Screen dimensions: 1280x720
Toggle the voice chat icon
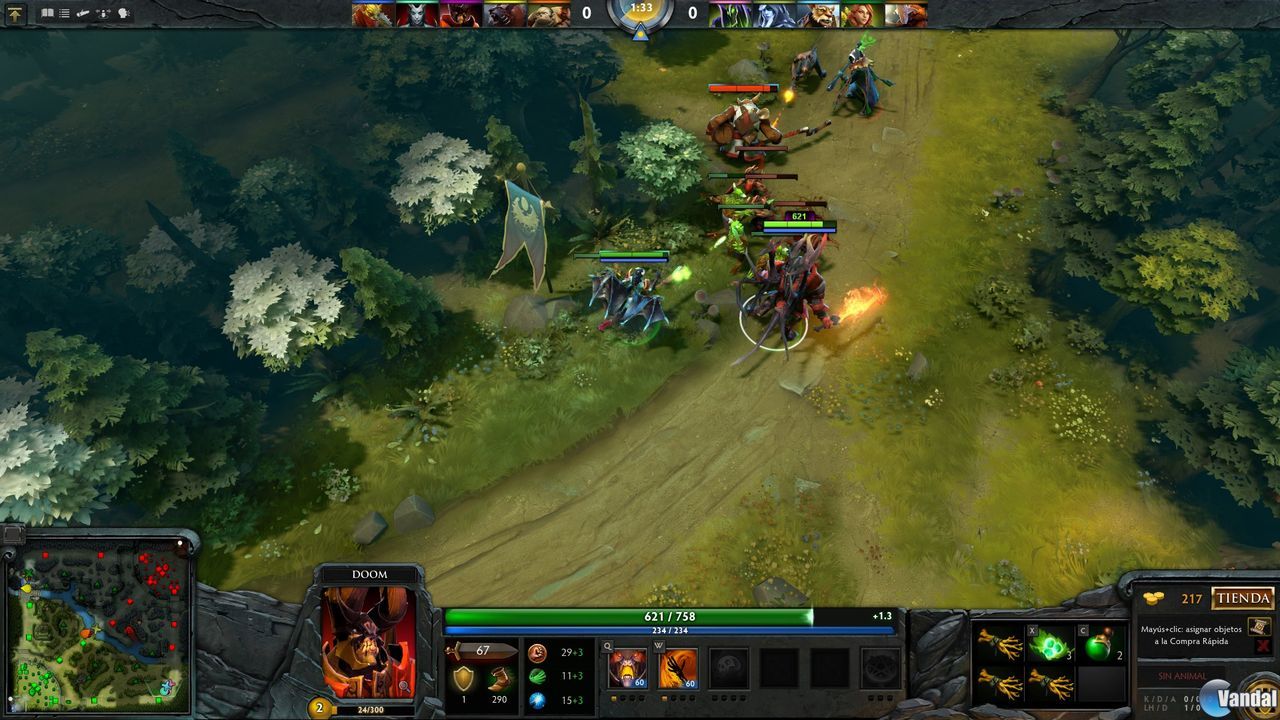point(124,13)
